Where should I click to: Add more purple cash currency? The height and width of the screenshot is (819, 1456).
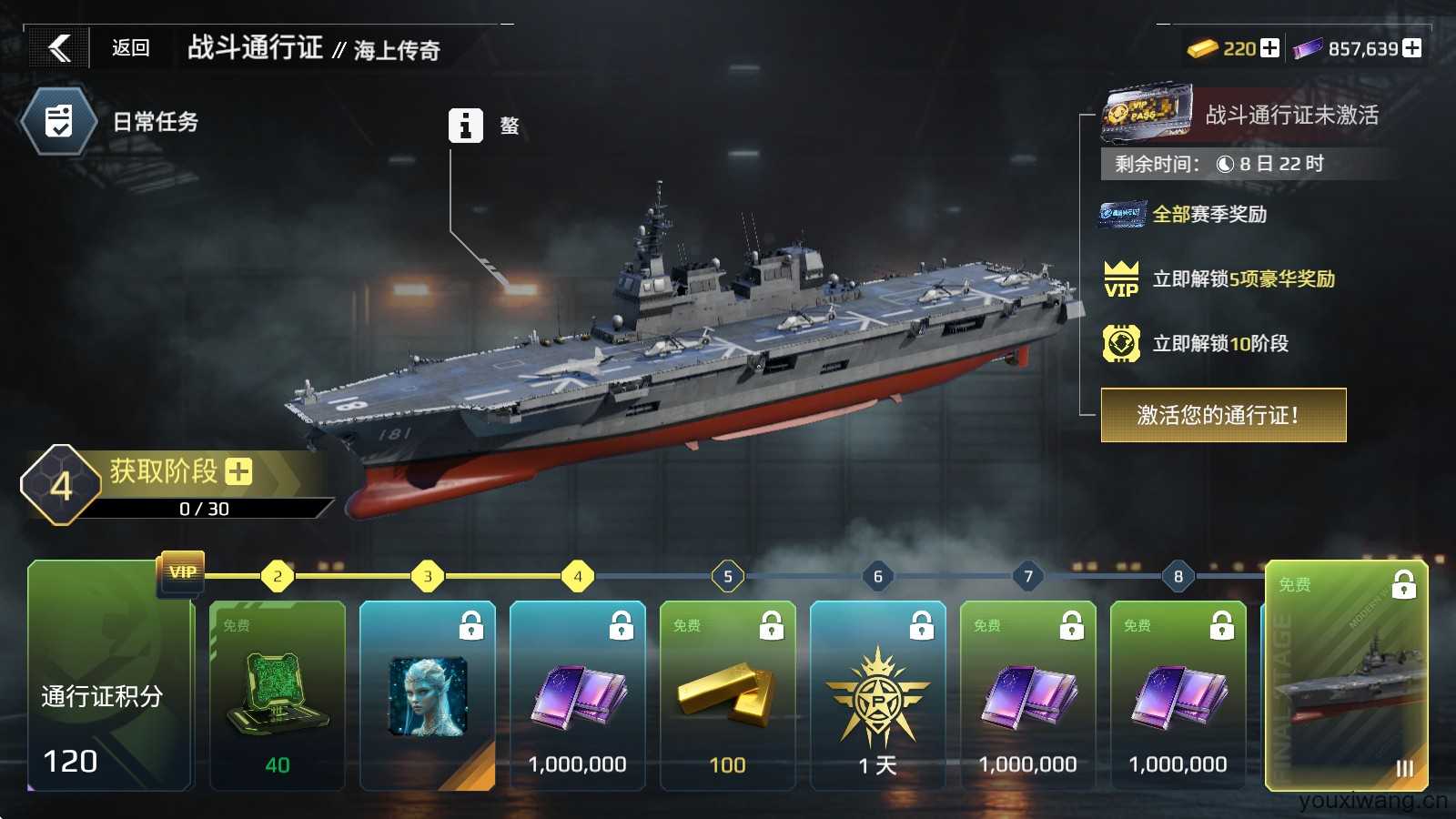pyautogui.click(x=1411, y=48)
